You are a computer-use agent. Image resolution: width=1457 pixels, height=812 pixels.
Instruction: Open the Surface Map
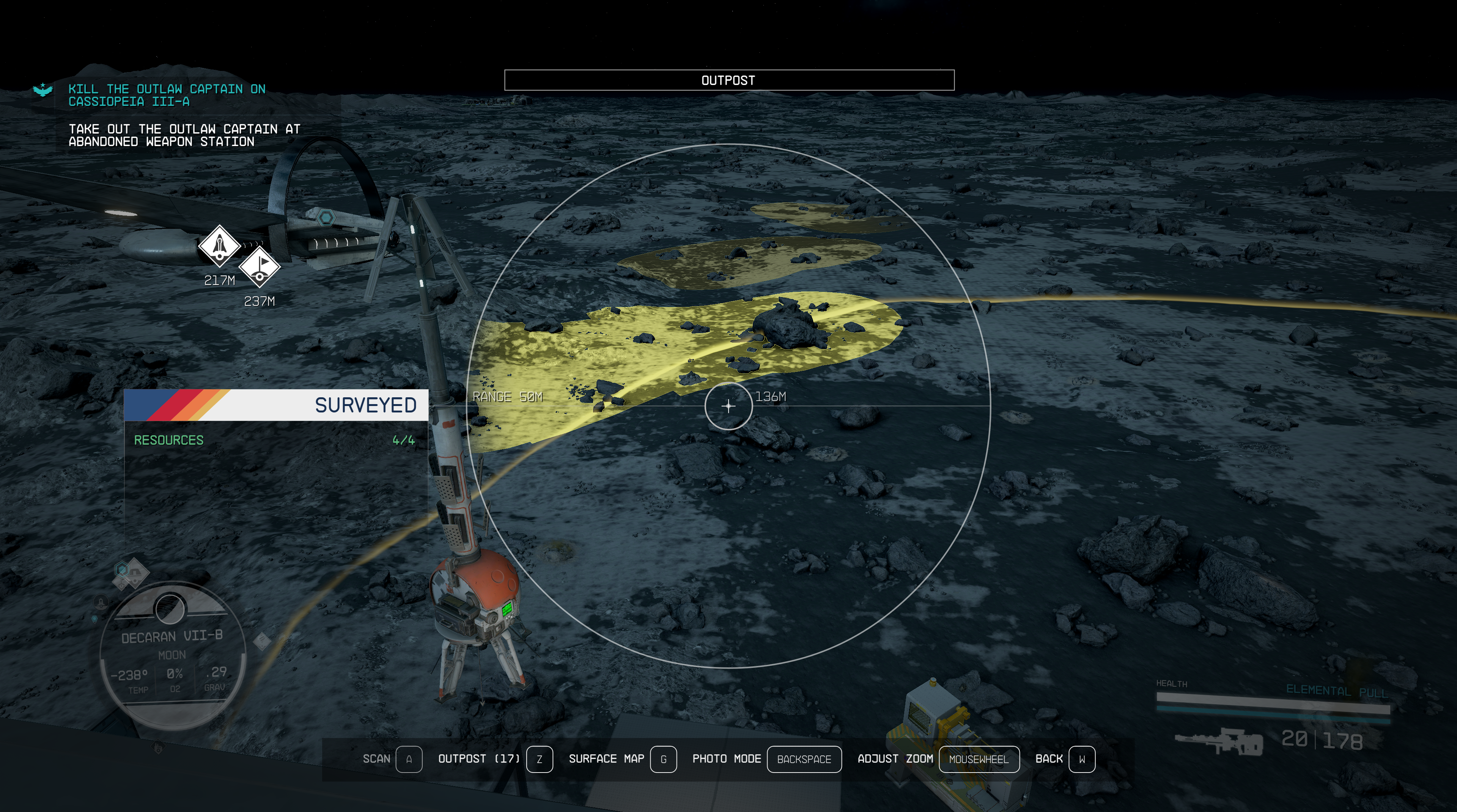click(x=622, y=759)
